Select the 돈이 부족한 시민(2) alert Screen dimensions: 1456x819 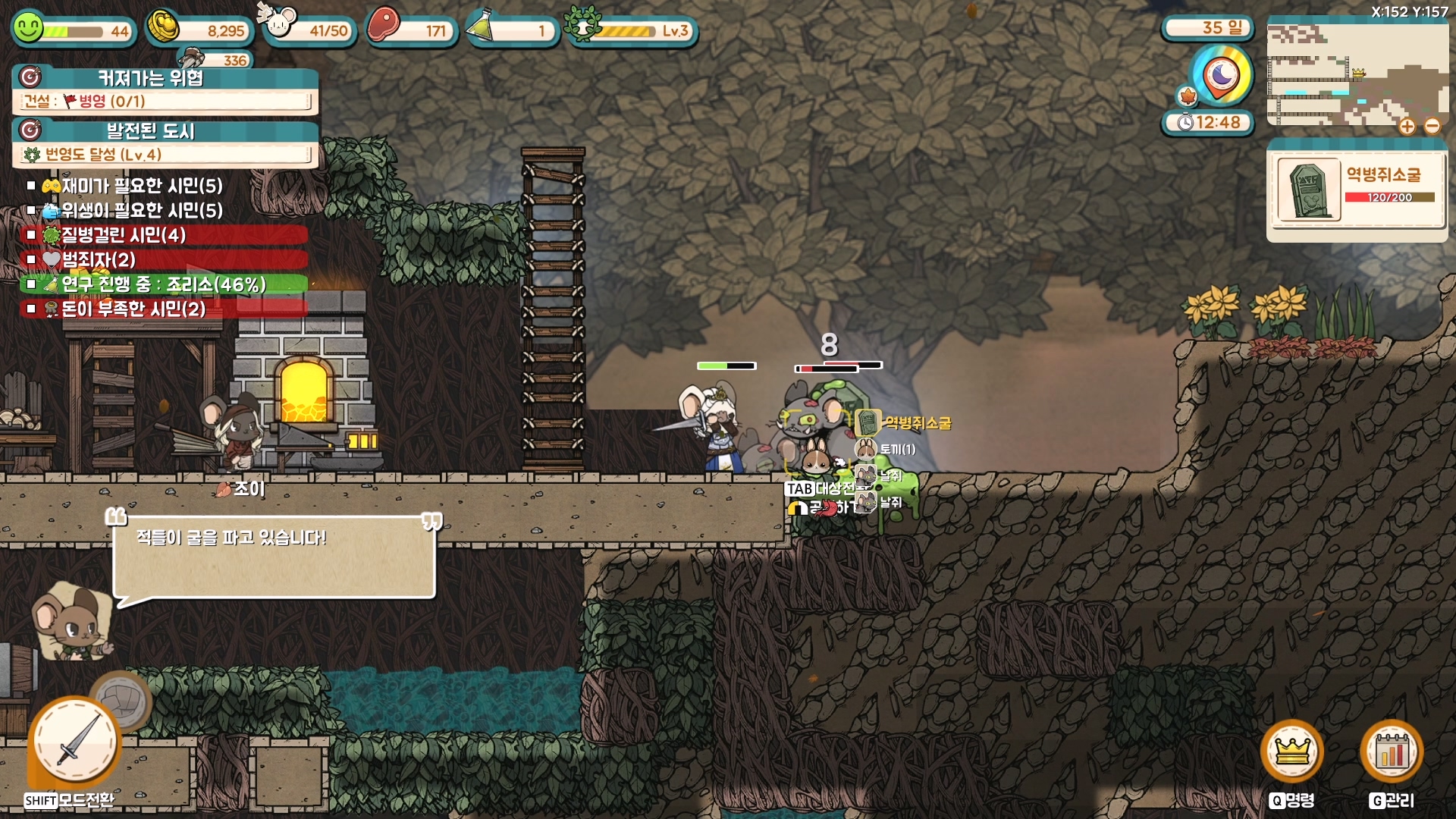[x=133, y=309]
